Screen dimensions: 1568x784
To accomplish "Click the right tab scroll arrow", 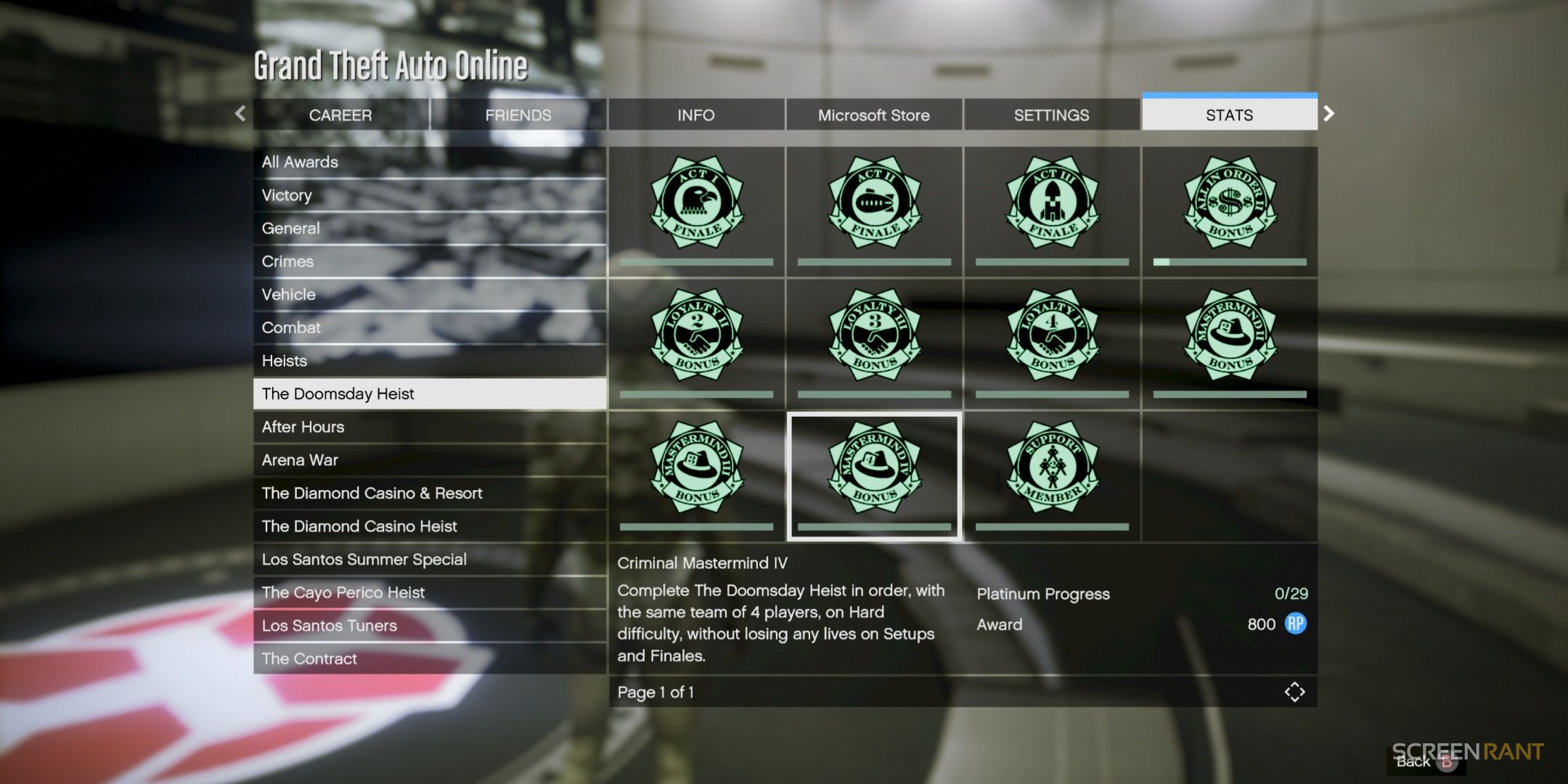I will click(x=1328, y=113).
